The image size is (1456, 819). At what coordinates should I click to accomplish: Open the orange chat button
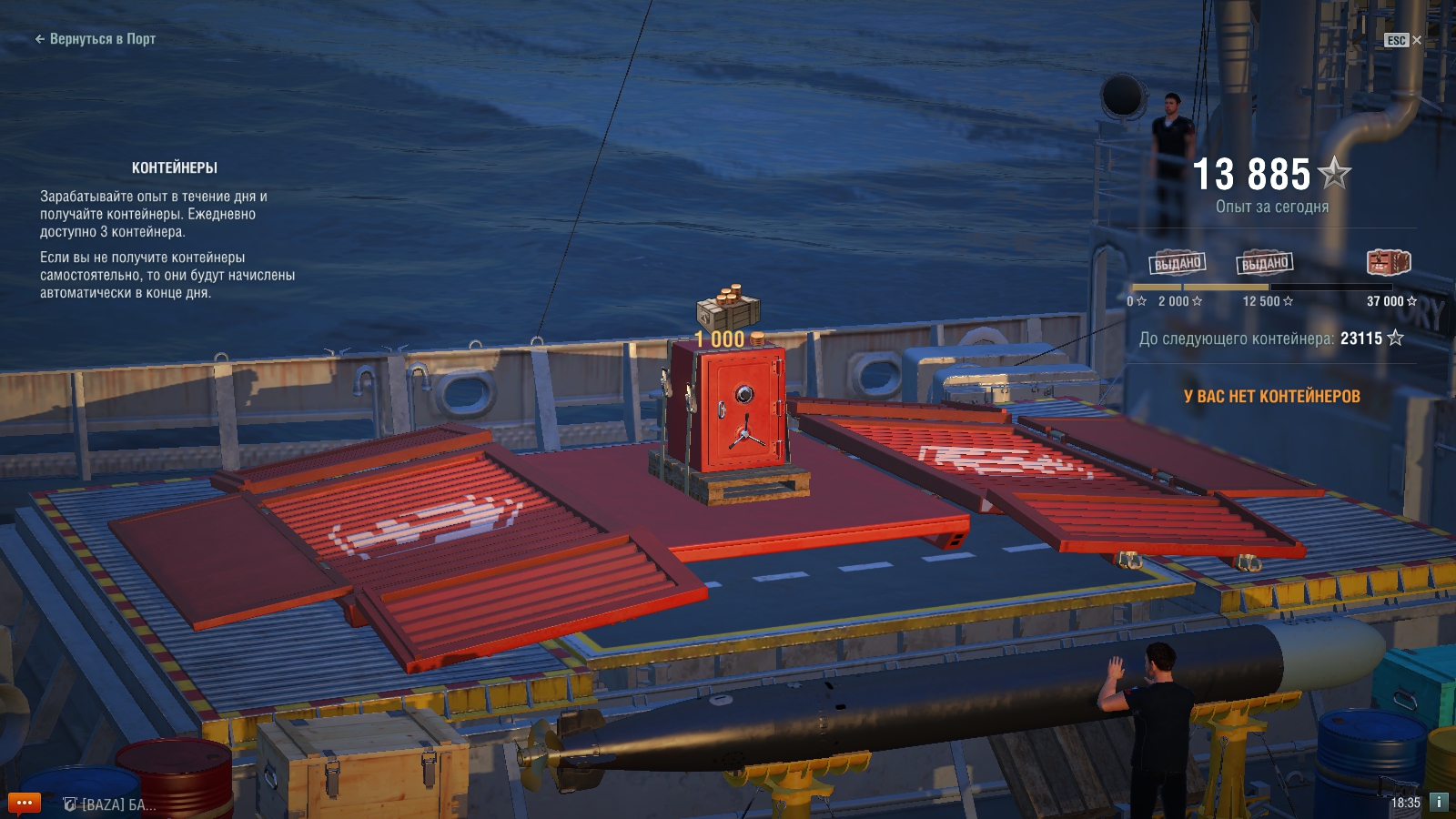25,803
